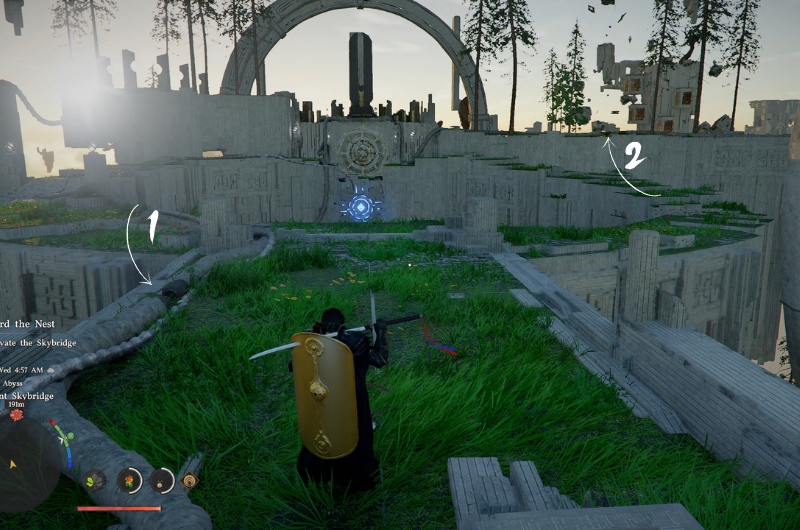
Task: Select the round pouch item slot
Action: 162,480
